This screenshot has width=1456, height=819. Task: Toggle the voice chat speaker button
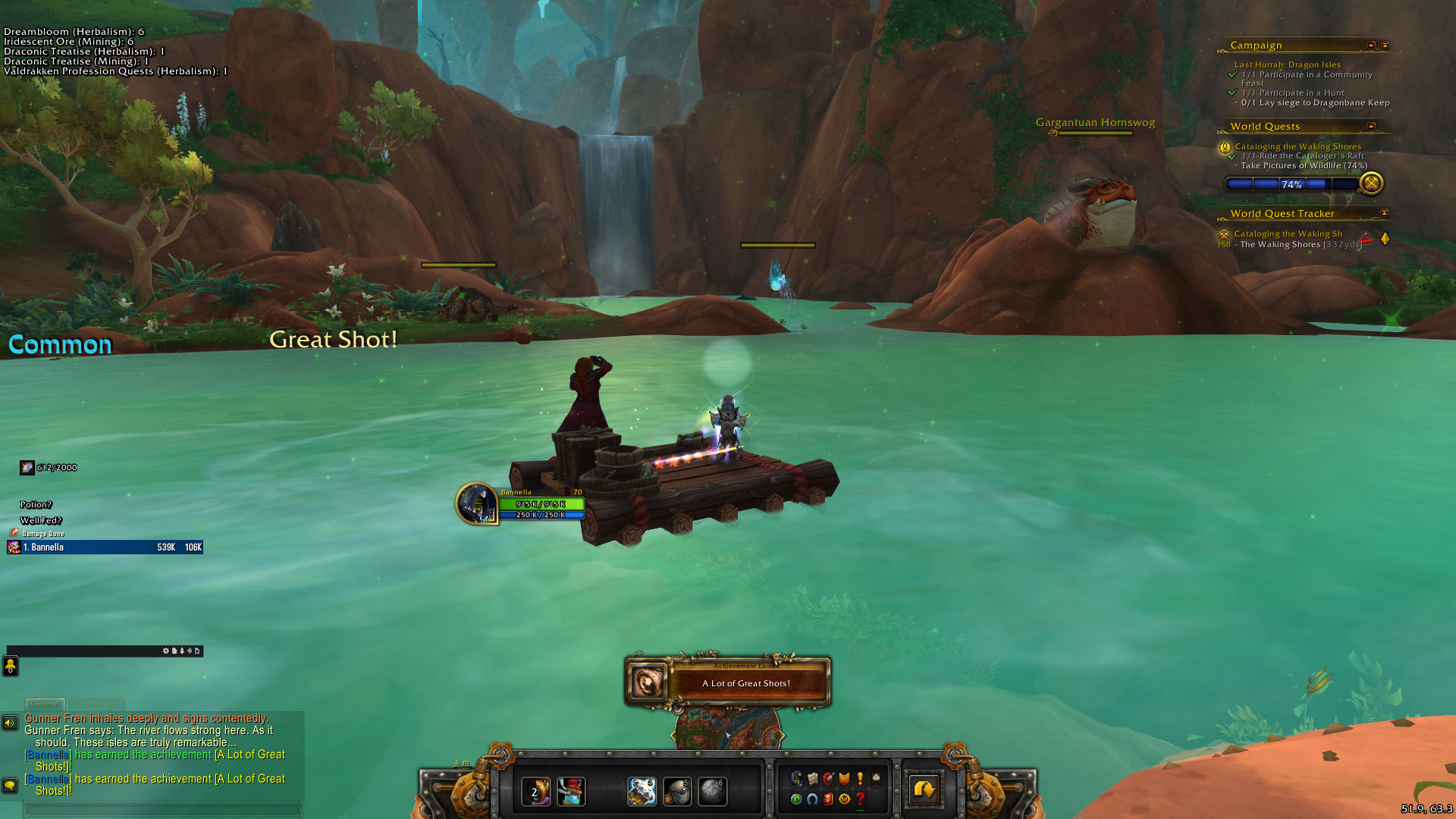click(x=10, y=723)
